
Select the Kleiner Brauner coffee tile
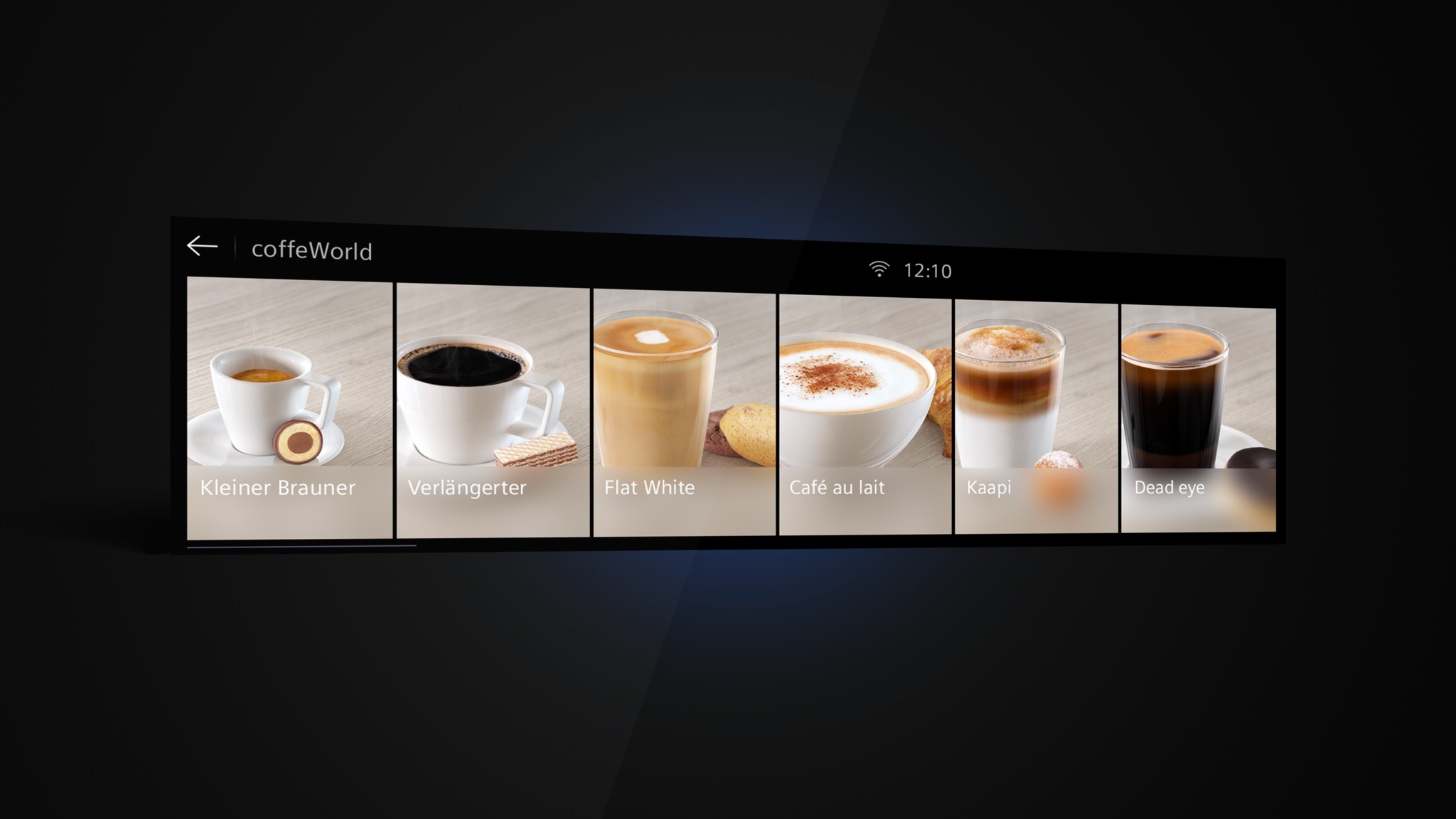[289, 408]
